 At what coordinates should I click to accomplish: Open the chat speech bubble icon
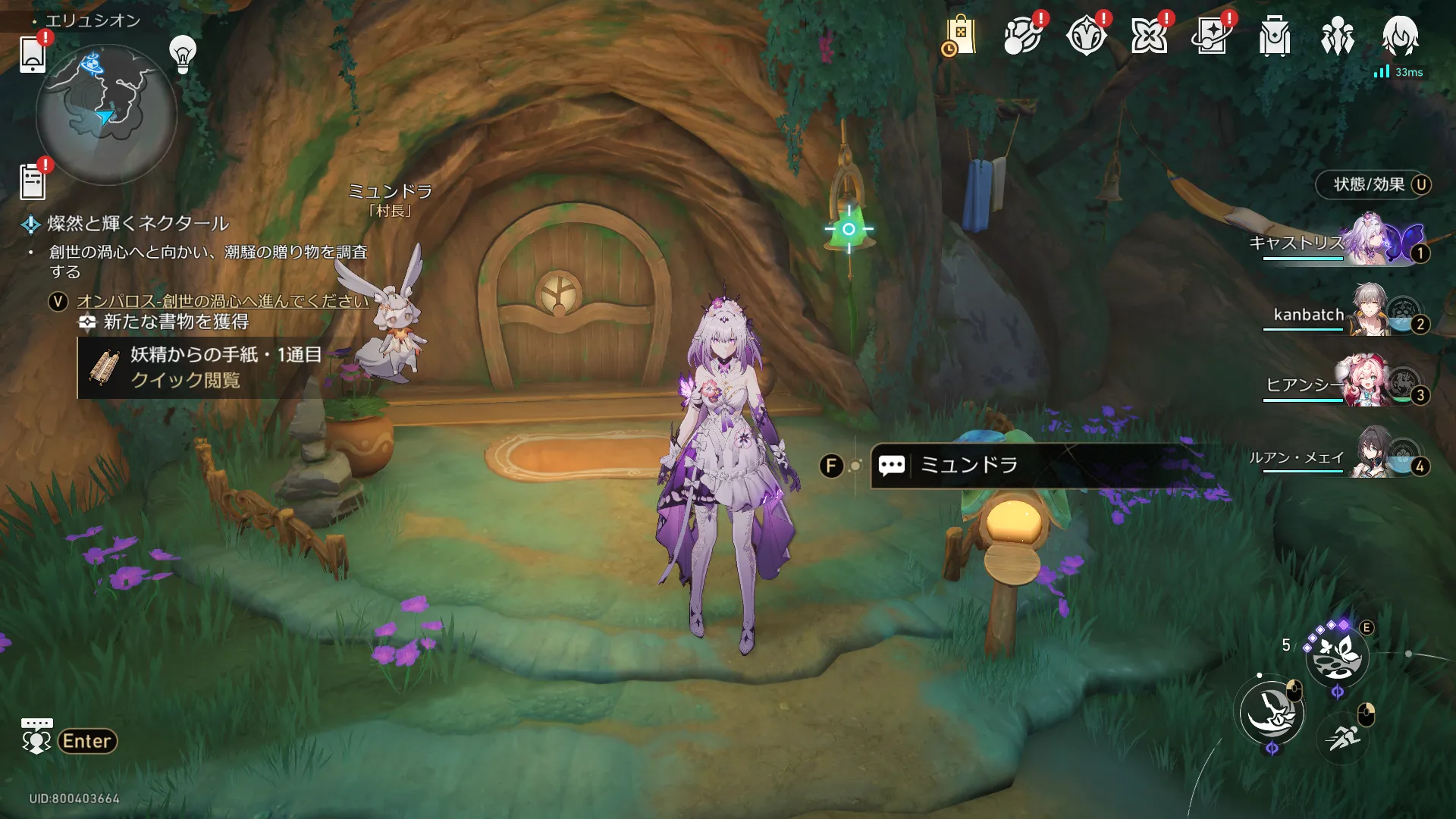click(36, 736)
